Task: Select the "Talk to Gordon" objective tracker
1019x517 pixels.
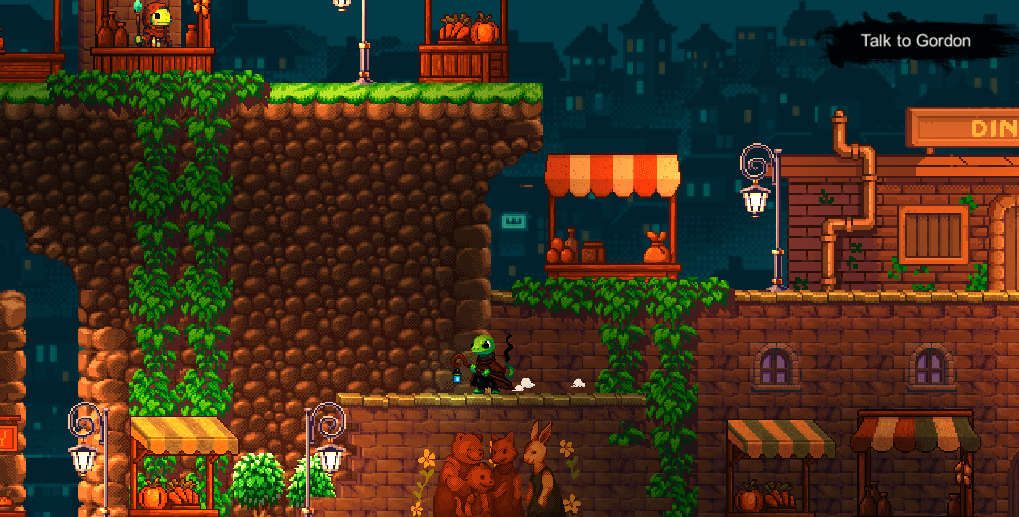Action: click(915, 42)
